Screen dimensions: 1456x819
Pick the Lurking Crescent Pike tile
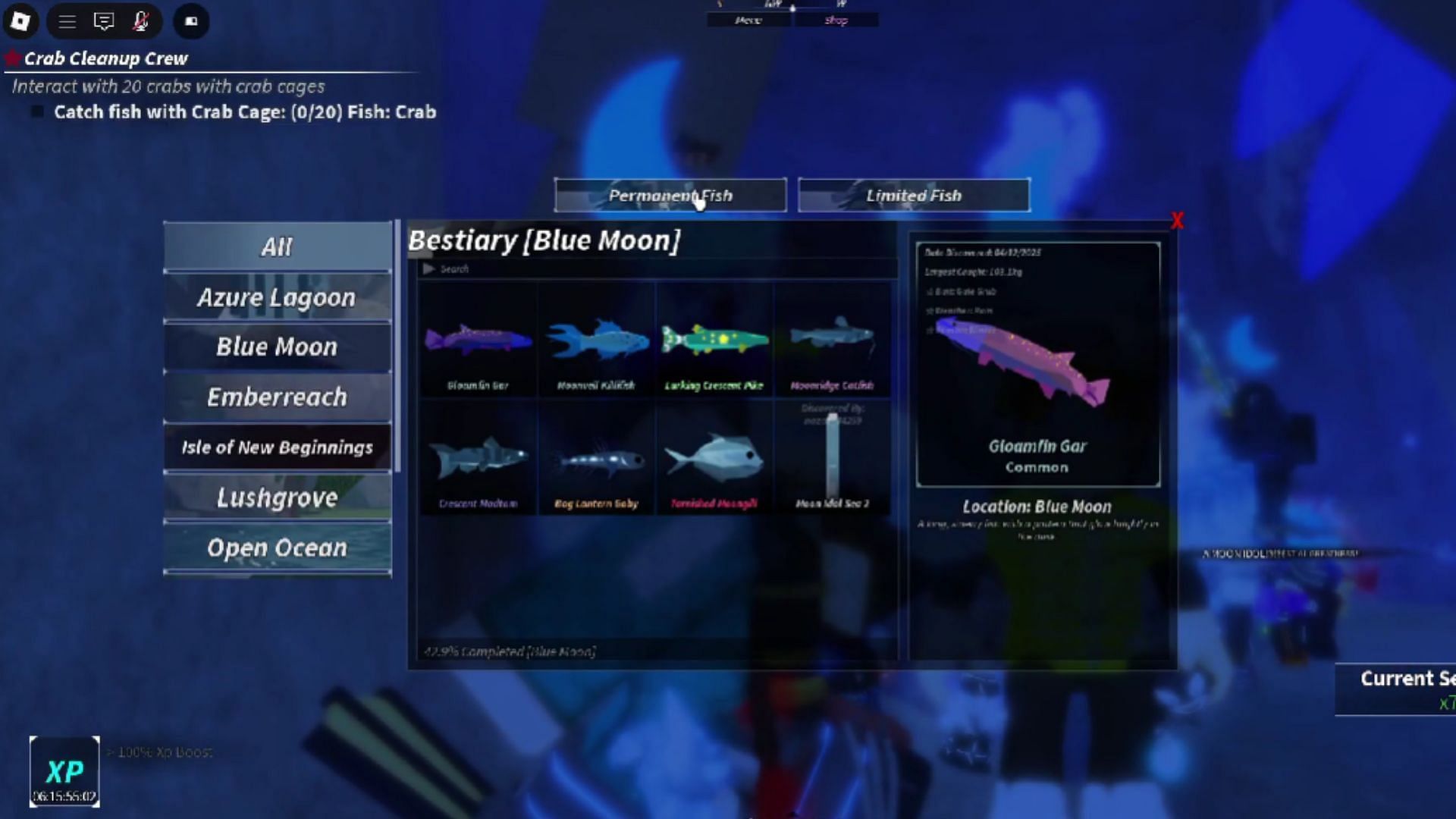[714, 341]
